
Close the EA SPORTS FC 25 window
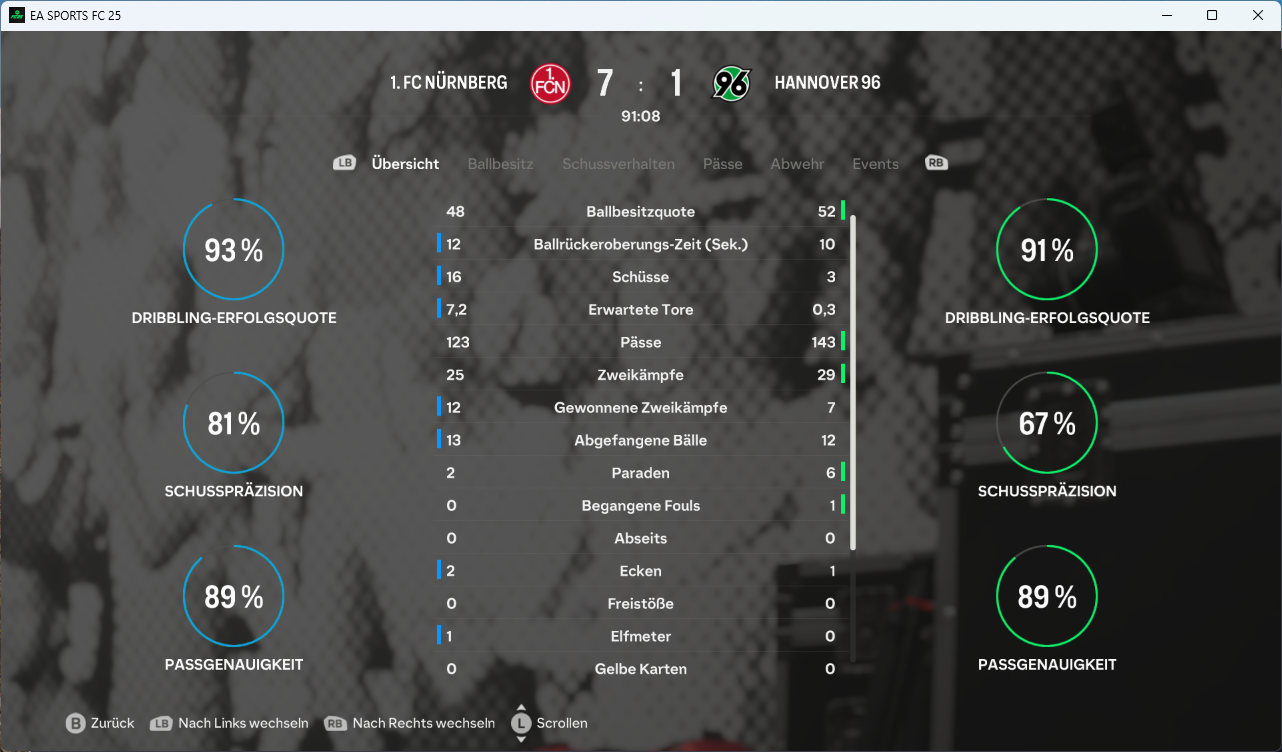[1258, 15]
